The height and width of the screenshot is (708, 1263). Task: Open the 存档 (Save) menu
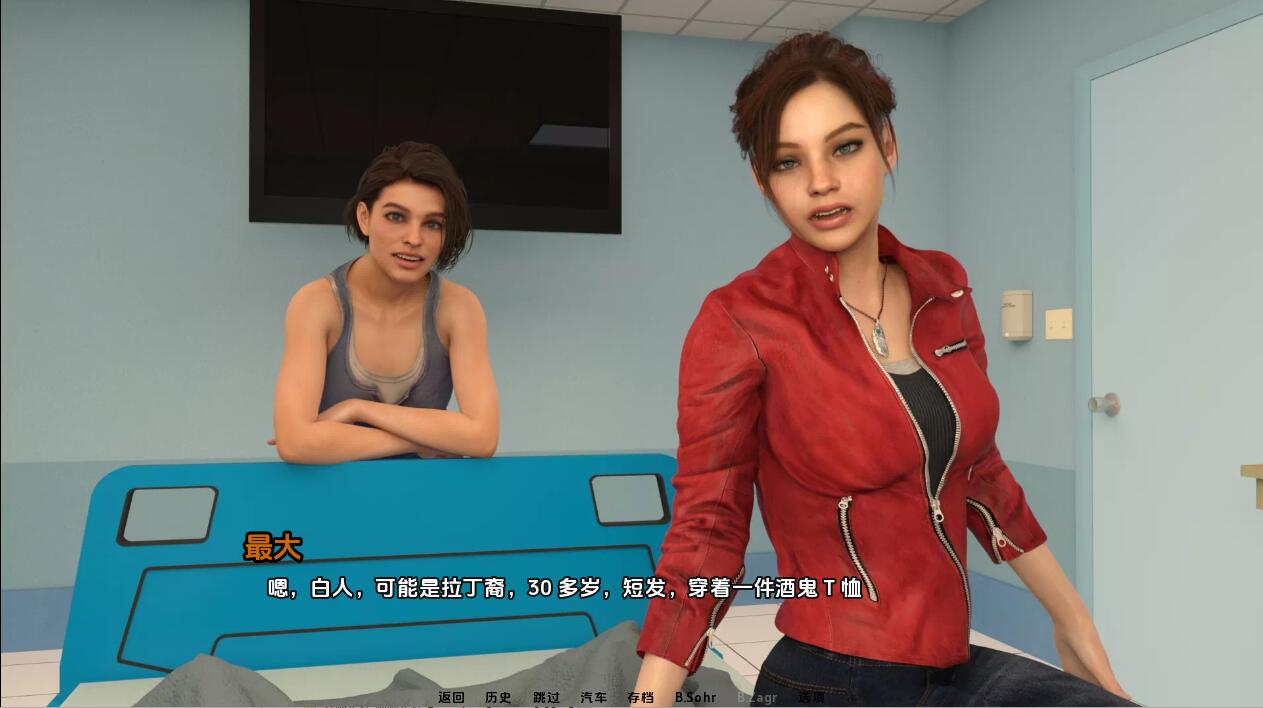point(640,697)
